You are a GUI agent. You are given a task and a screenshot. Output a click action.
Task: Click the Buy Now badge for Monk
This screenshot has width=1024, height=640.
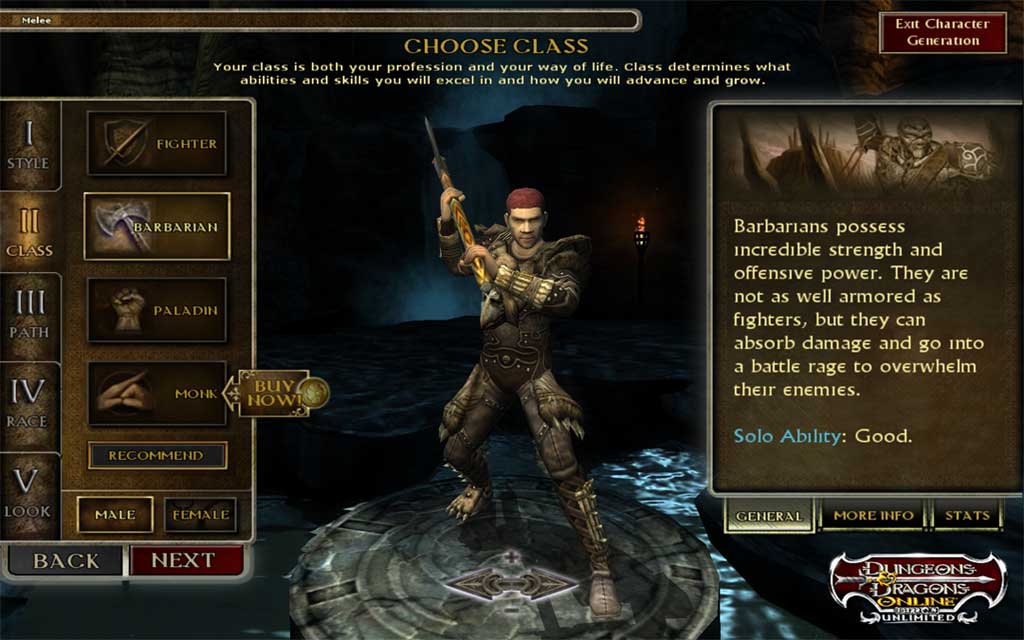[x=276, y=393]
